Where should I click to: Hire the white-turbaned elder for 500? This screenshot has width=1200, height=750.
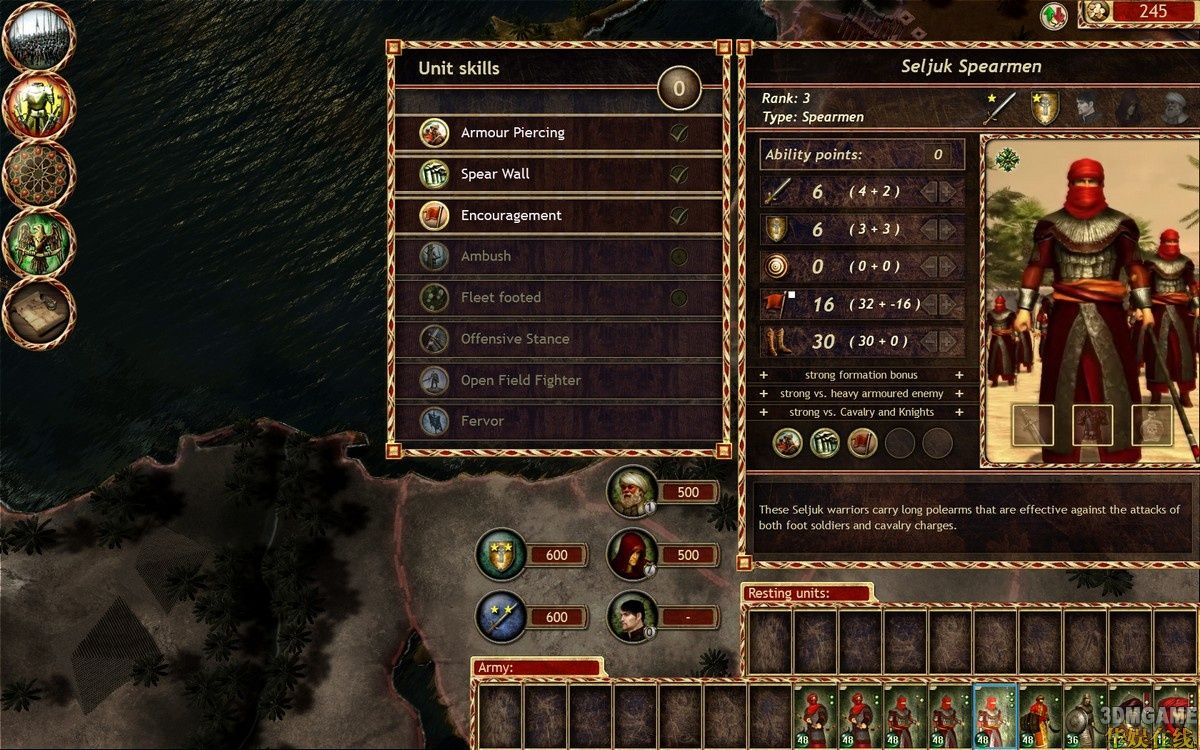[x=633, y=492]
